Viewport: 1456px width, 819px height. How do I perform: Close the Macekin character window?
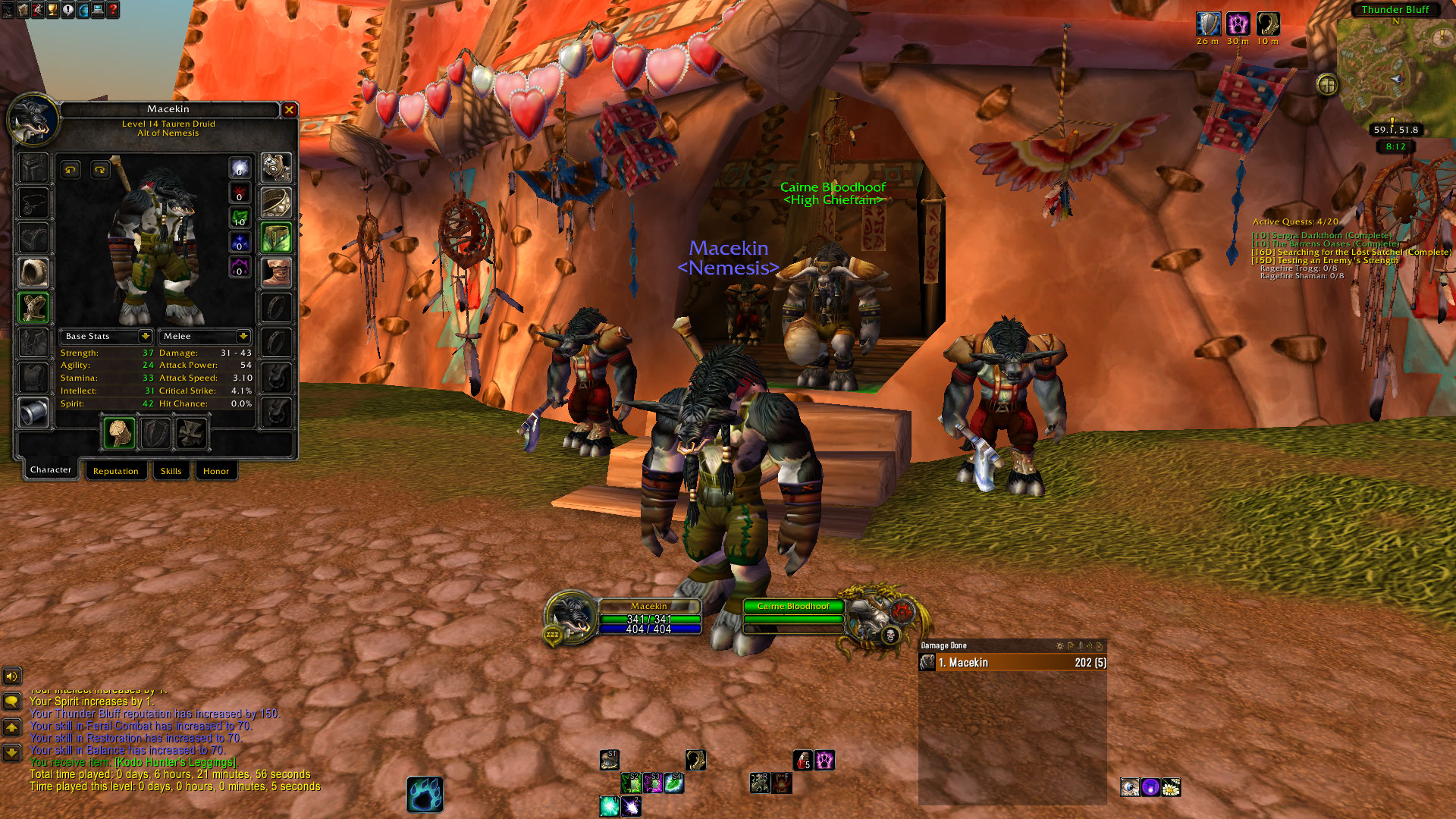(x=289, y=110)
